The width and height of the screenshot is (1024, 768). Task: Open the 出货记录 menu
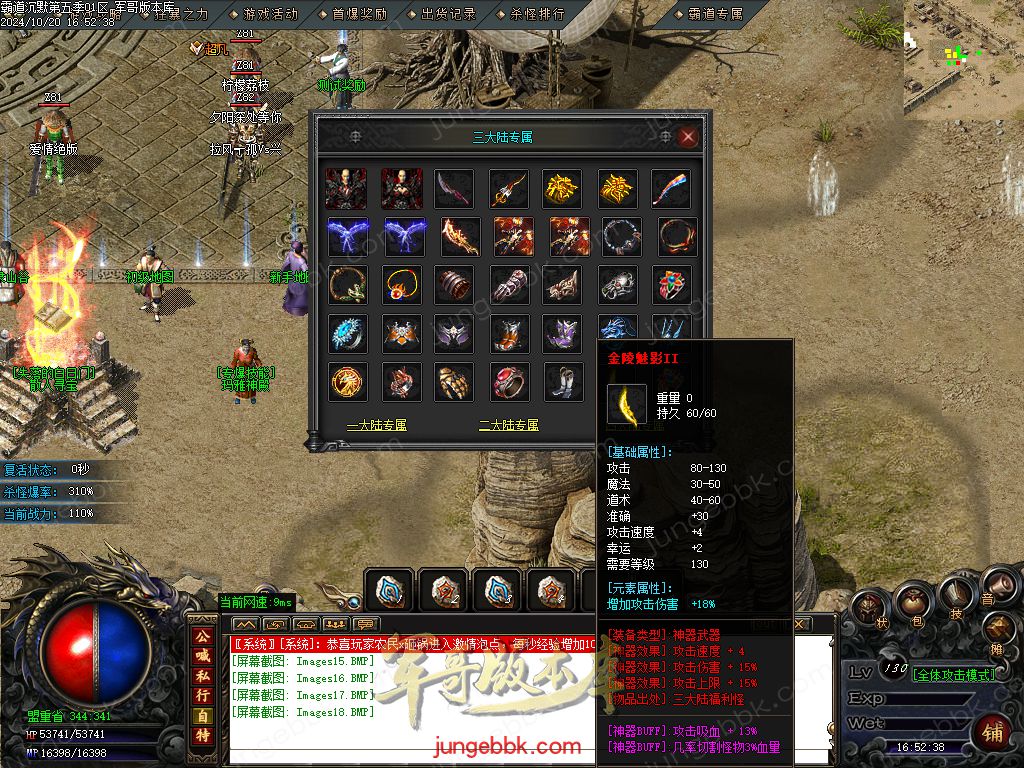448,14
